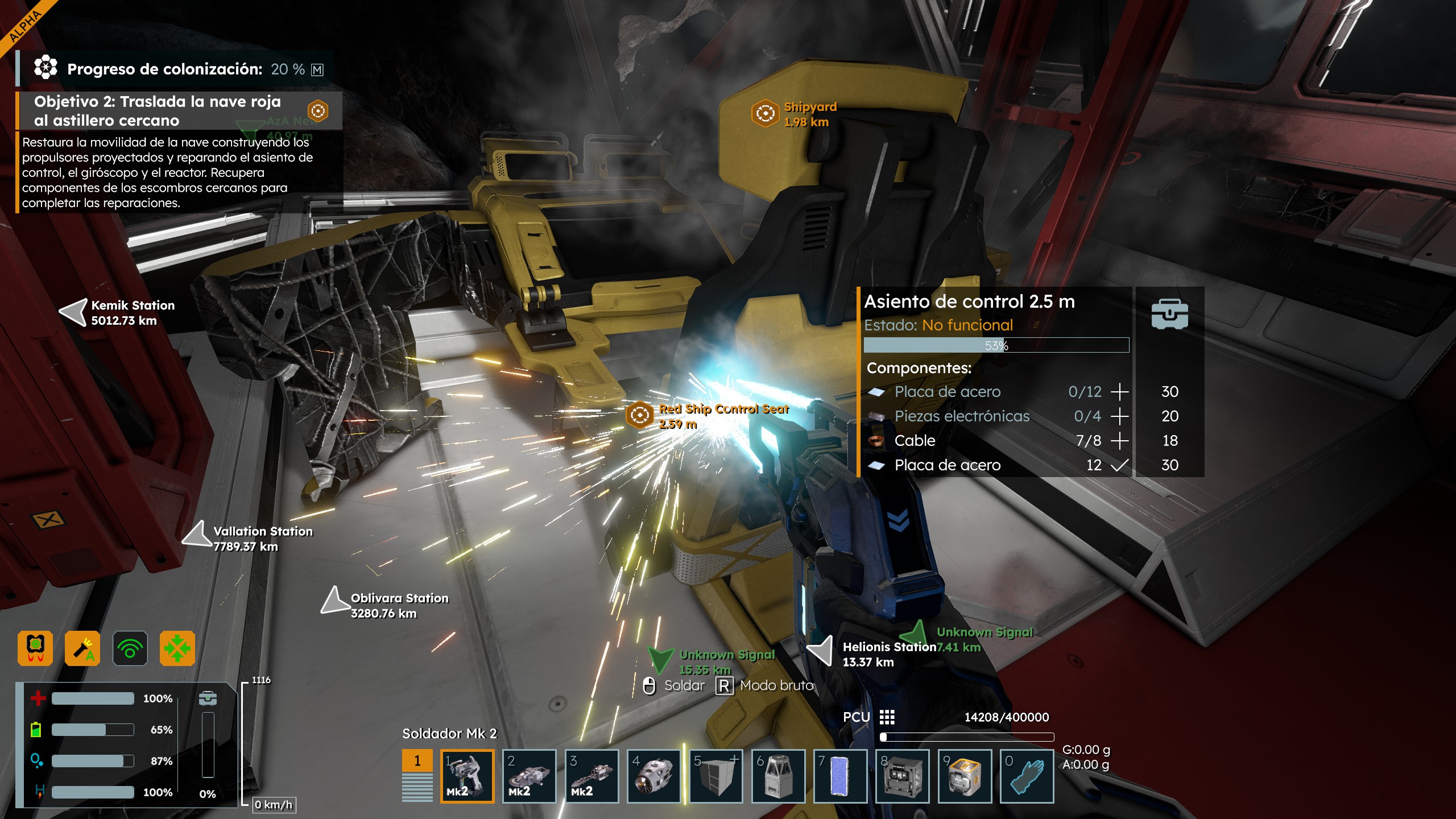Image resolution: width=1456 pixels, height=819 pixels.
Task: Toggle the flashlight icon
Action: pyautogui.click(x=82, y=648)
